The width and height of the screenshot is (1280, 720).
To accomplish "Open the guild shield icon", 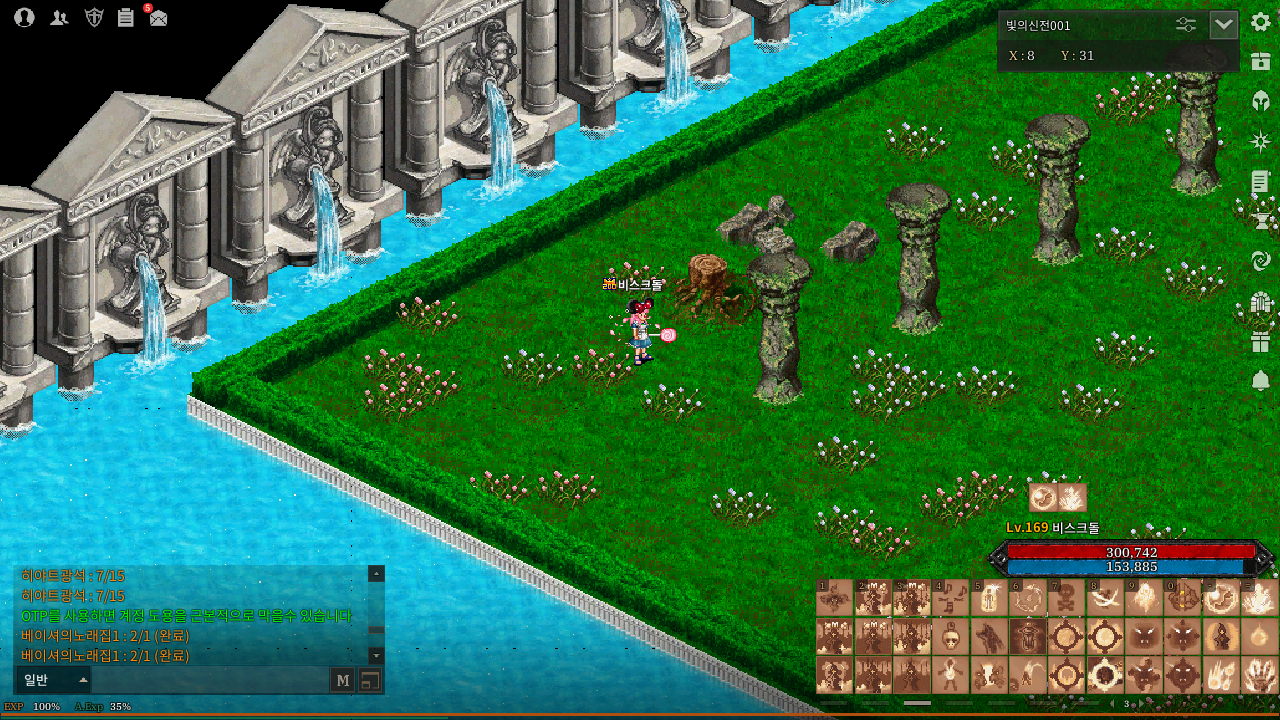I will click(94, 17).
